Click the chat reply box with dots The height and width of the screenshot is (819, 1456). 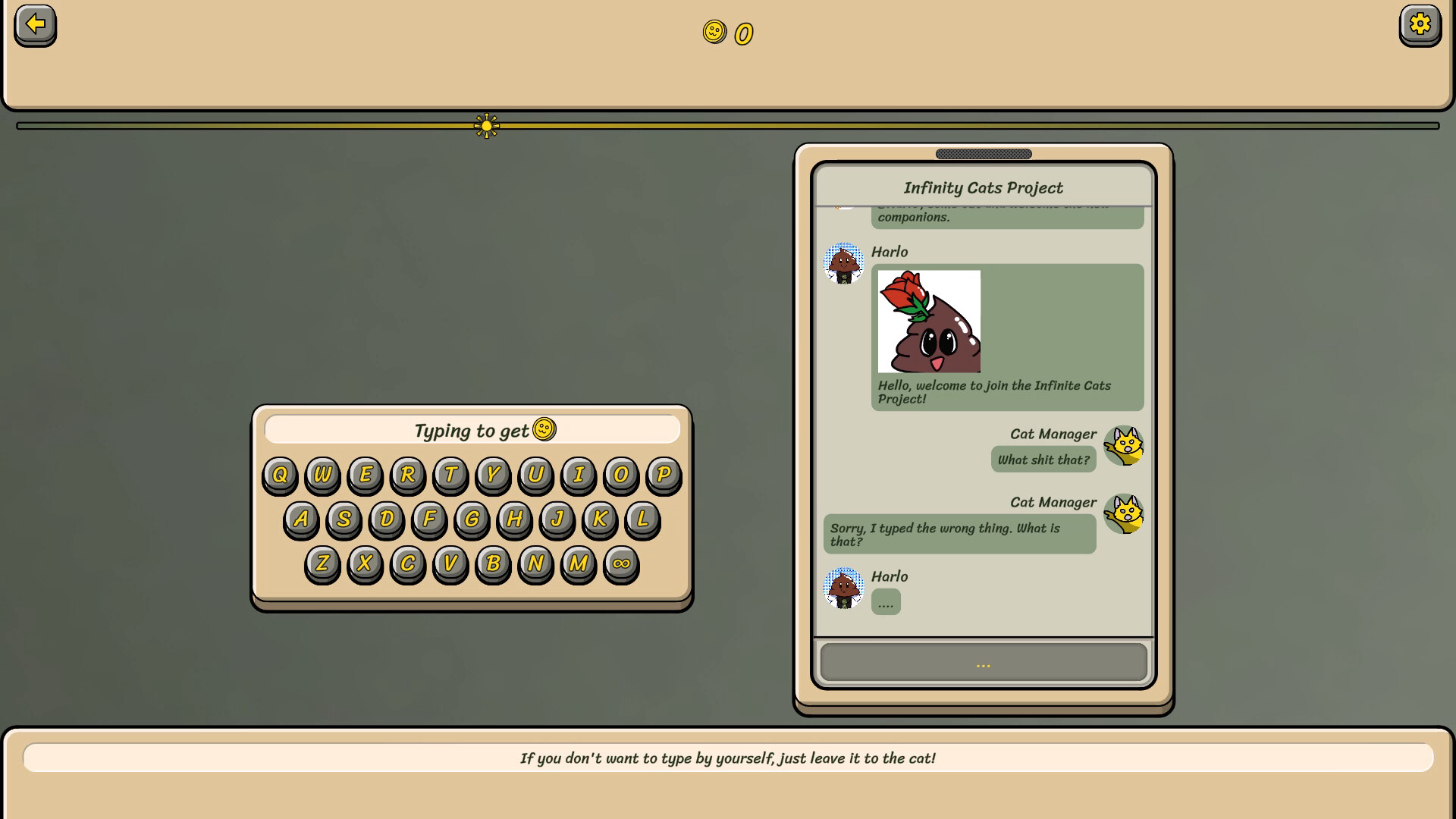[983, 664]
